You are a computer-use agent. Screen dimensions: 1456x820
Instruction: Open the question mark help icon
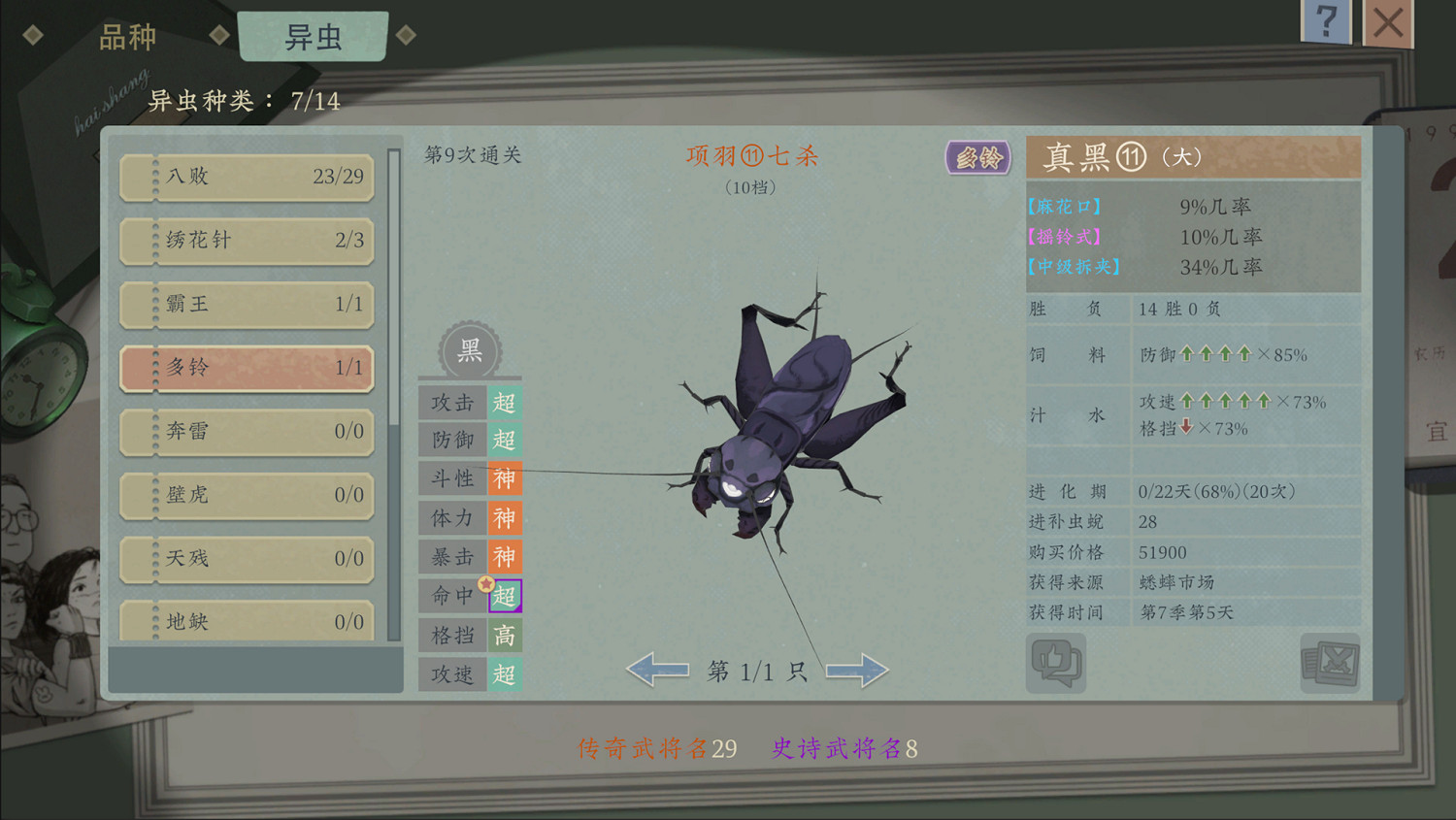pyautogui.click(x=1326, y=21)
